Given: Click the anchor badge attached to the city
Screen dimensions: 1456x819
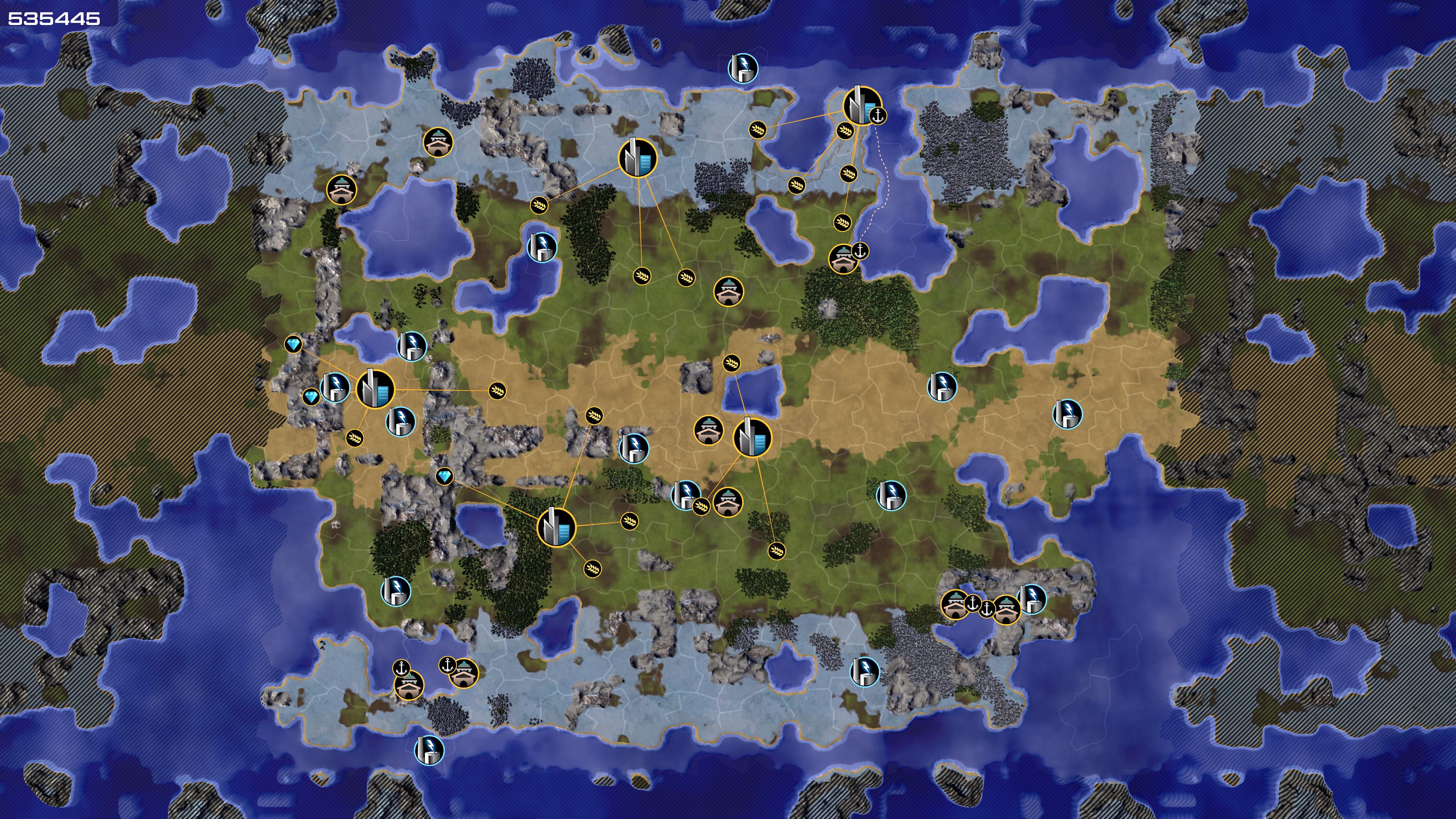Looking at the screenshot, I should tap(877, 116).
